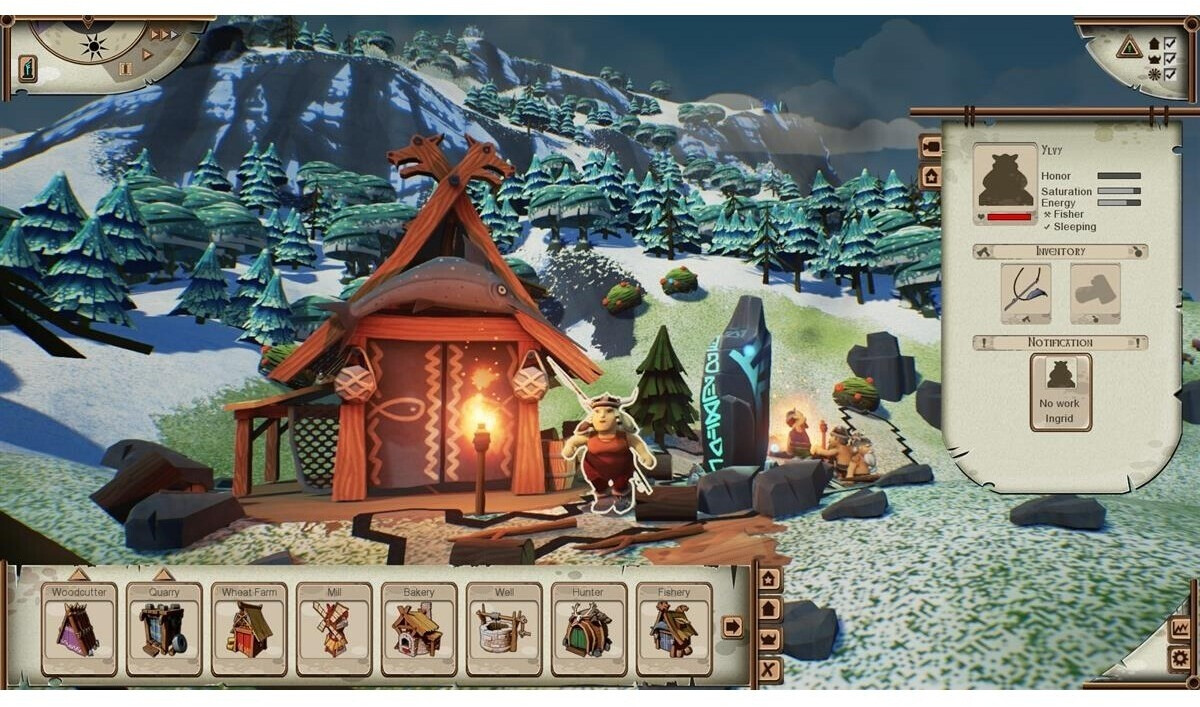The width and height of the screenshot is (1200, 707).
Task: Click the No work Ingrid notification
Action: pyautogui.click(x=1061, y=392)
